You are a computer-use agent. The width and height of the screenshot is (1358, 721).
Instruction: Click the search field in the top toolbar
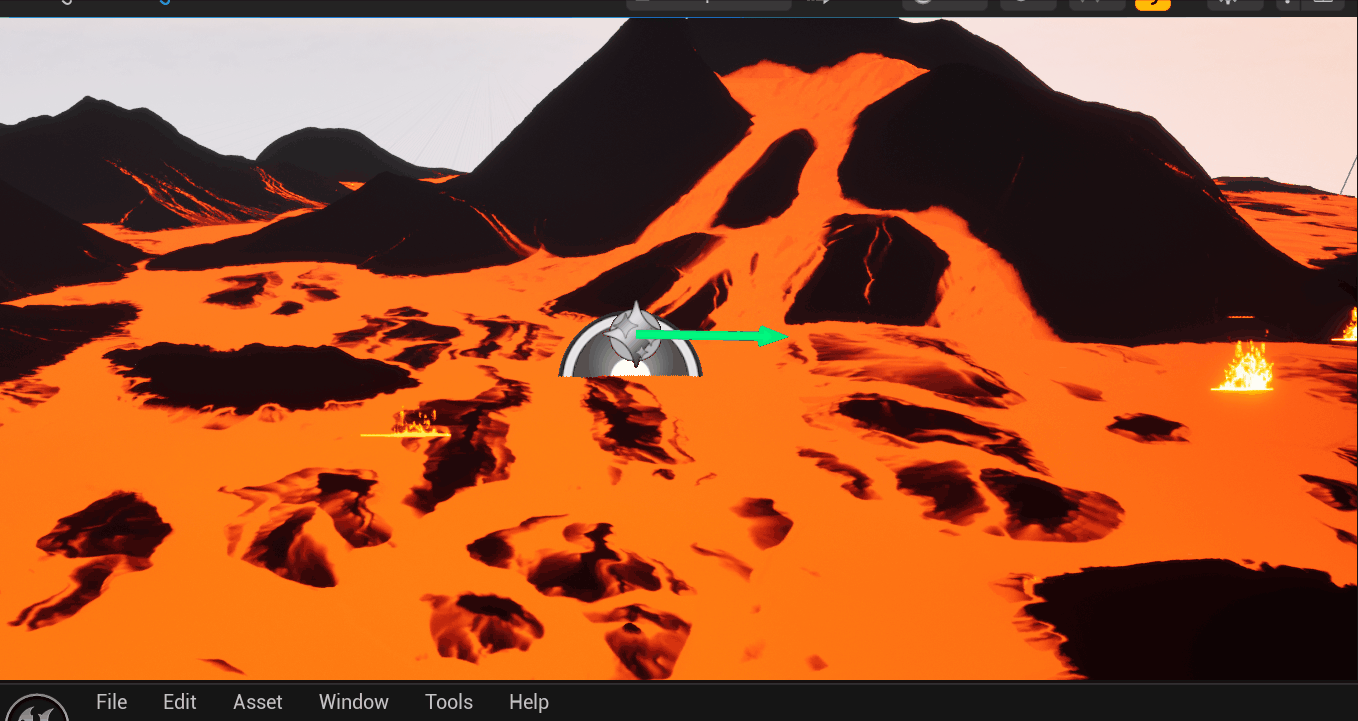(708, 3)
